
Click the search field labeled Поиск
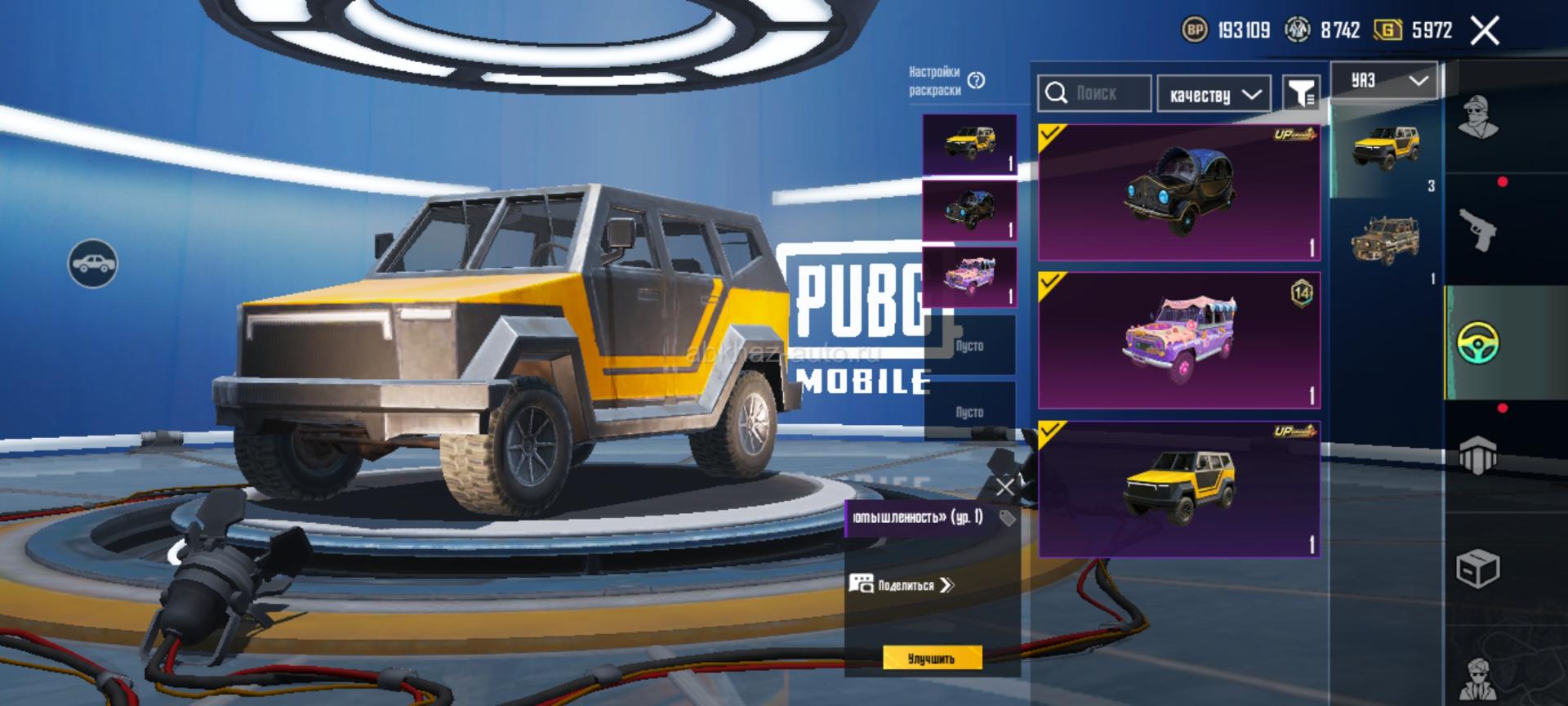pos(1095,93)
